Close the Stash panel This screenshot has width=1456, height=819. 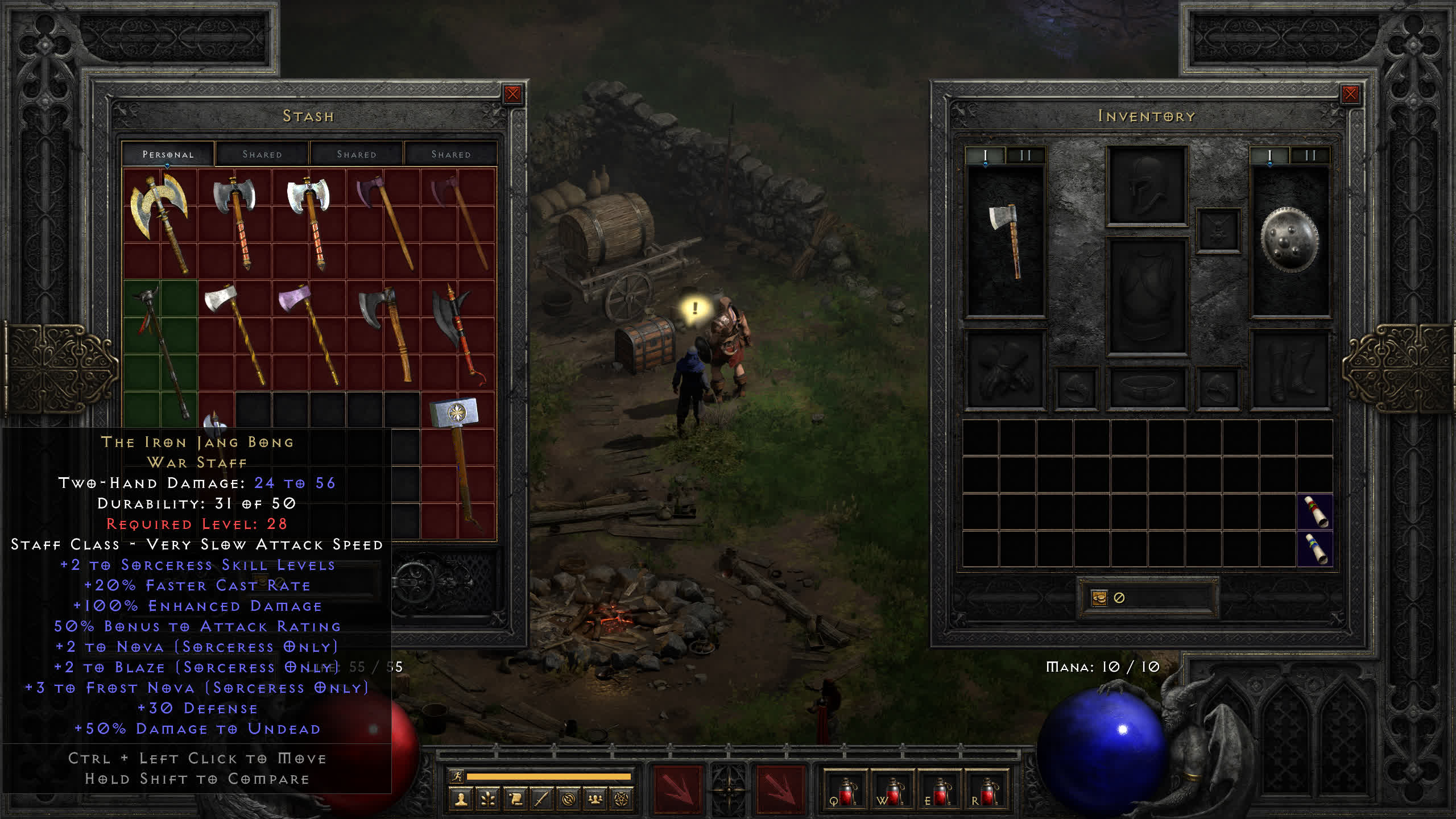[x=512, y=94]
